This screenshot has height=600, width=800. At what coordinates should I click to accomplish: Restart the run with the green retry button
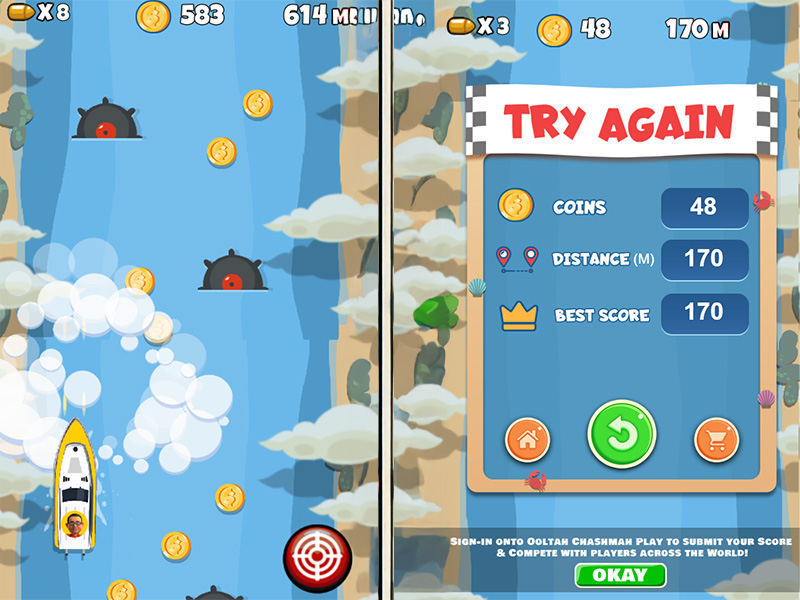[x=621, y=435]
